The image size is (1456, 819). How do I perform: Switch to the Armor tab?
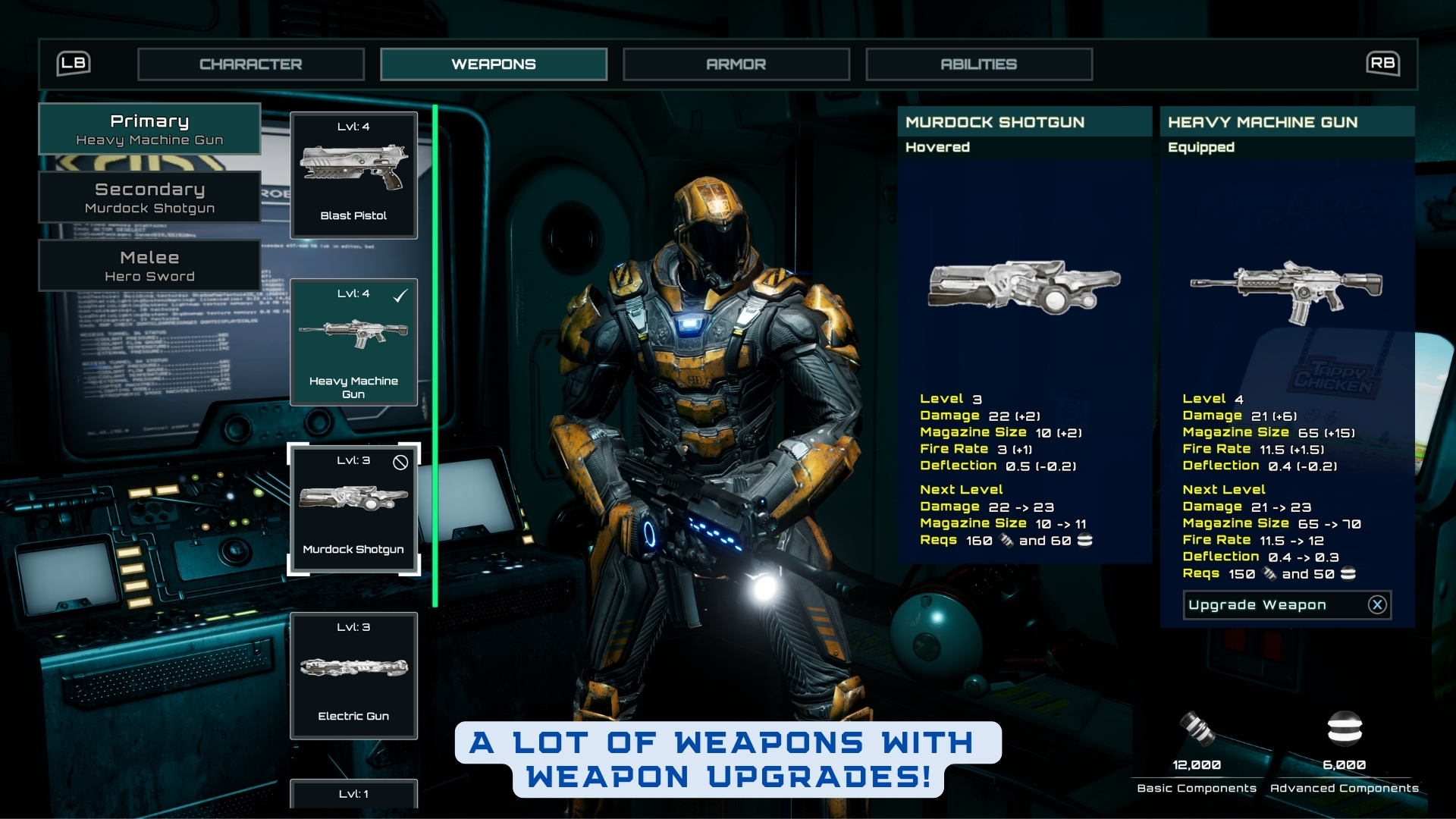tap(736, 64)
